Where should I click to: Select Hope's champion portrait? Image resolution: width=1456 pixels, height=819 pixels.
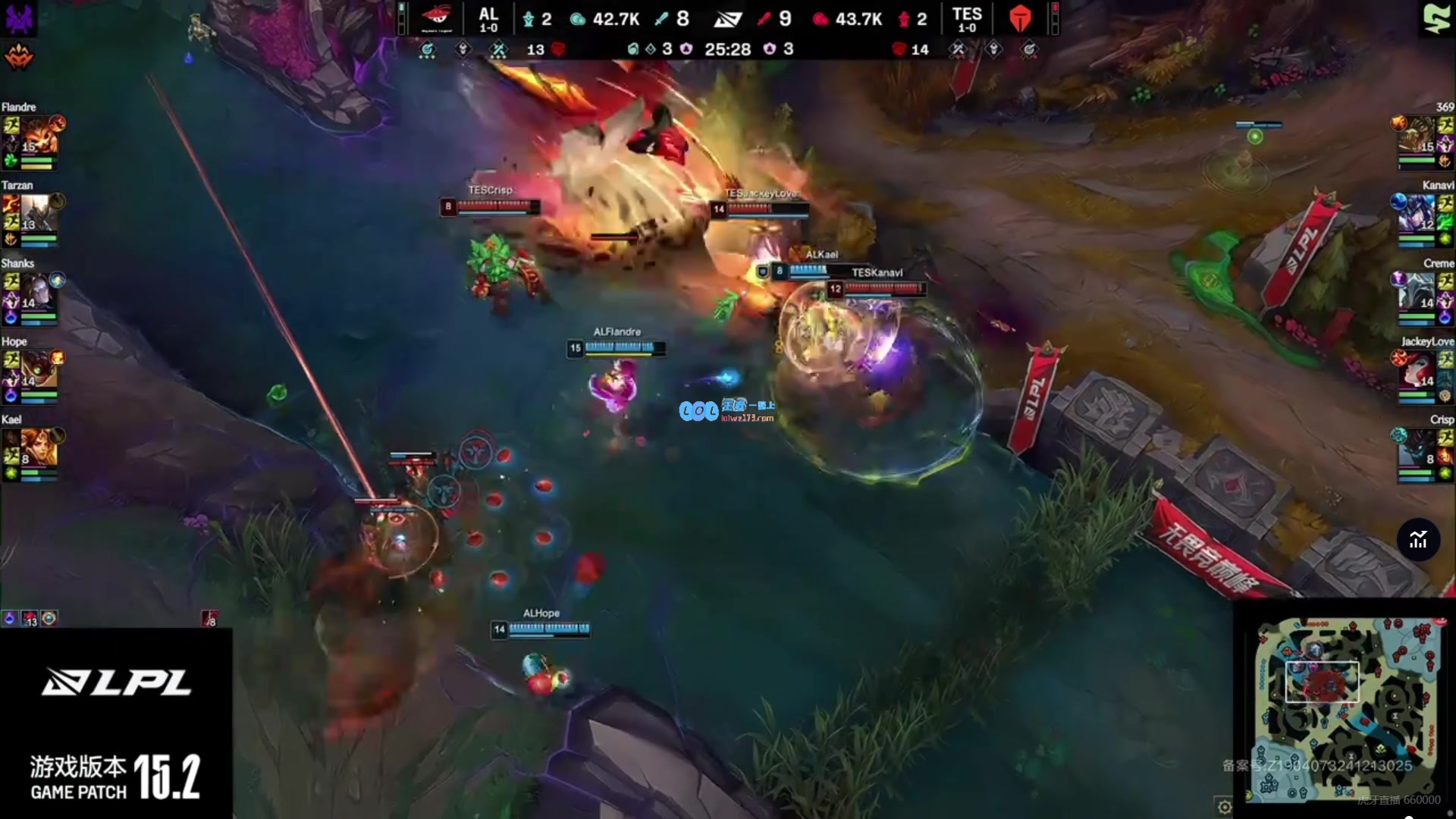(35, 369)
